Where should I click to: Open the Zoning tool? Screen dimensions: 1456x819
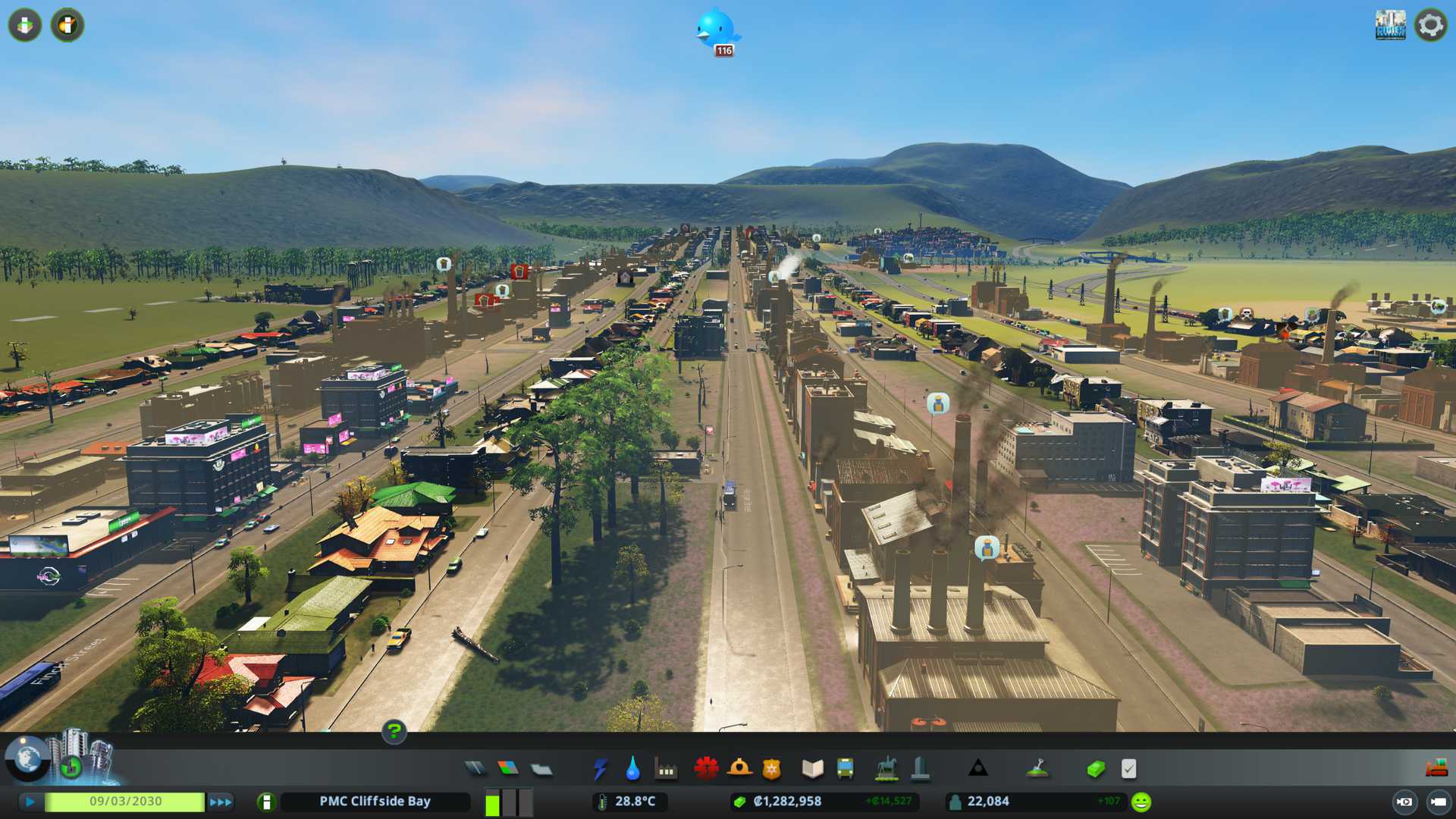tap(508, 769)
